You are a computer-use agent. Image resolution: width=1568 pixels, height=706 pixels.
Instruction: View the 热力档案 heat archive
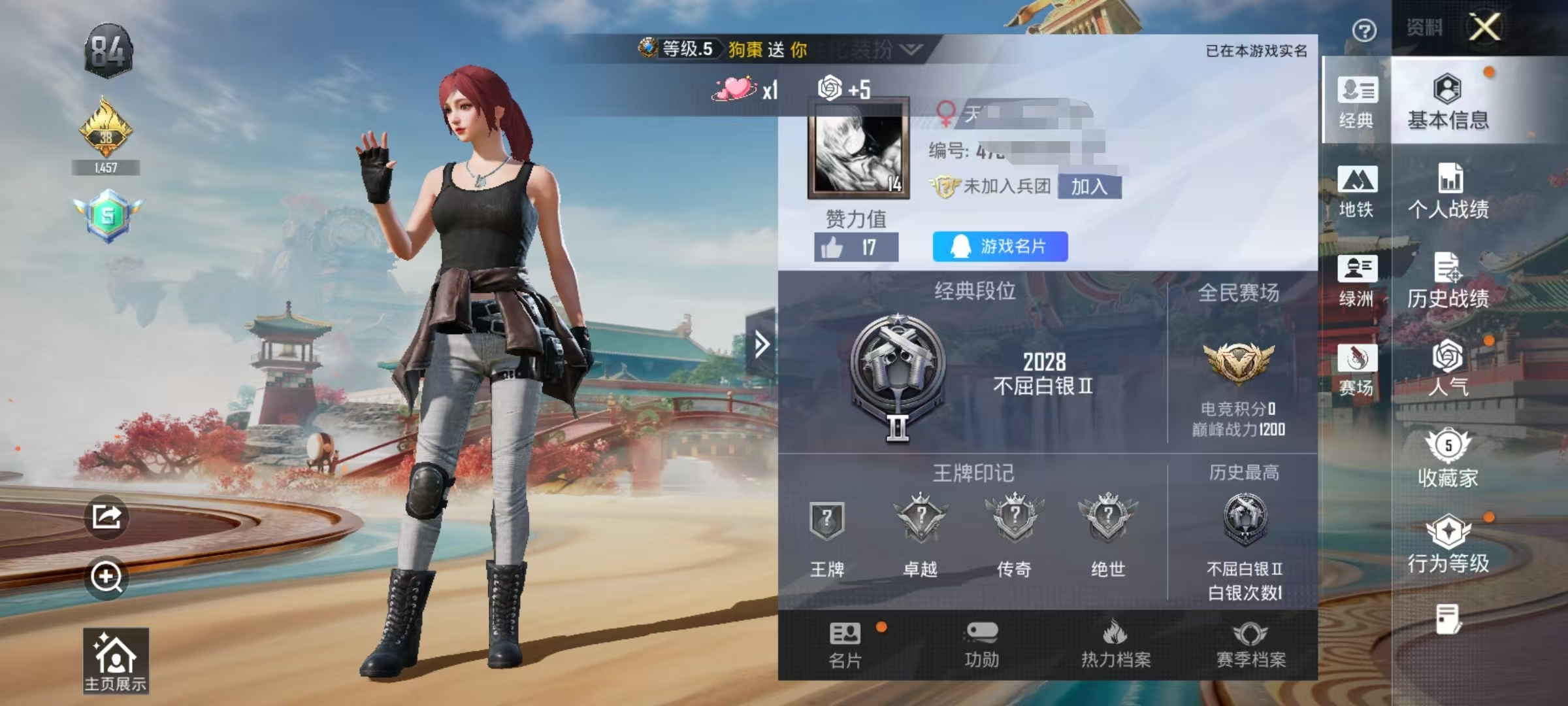click(1115, 645)
